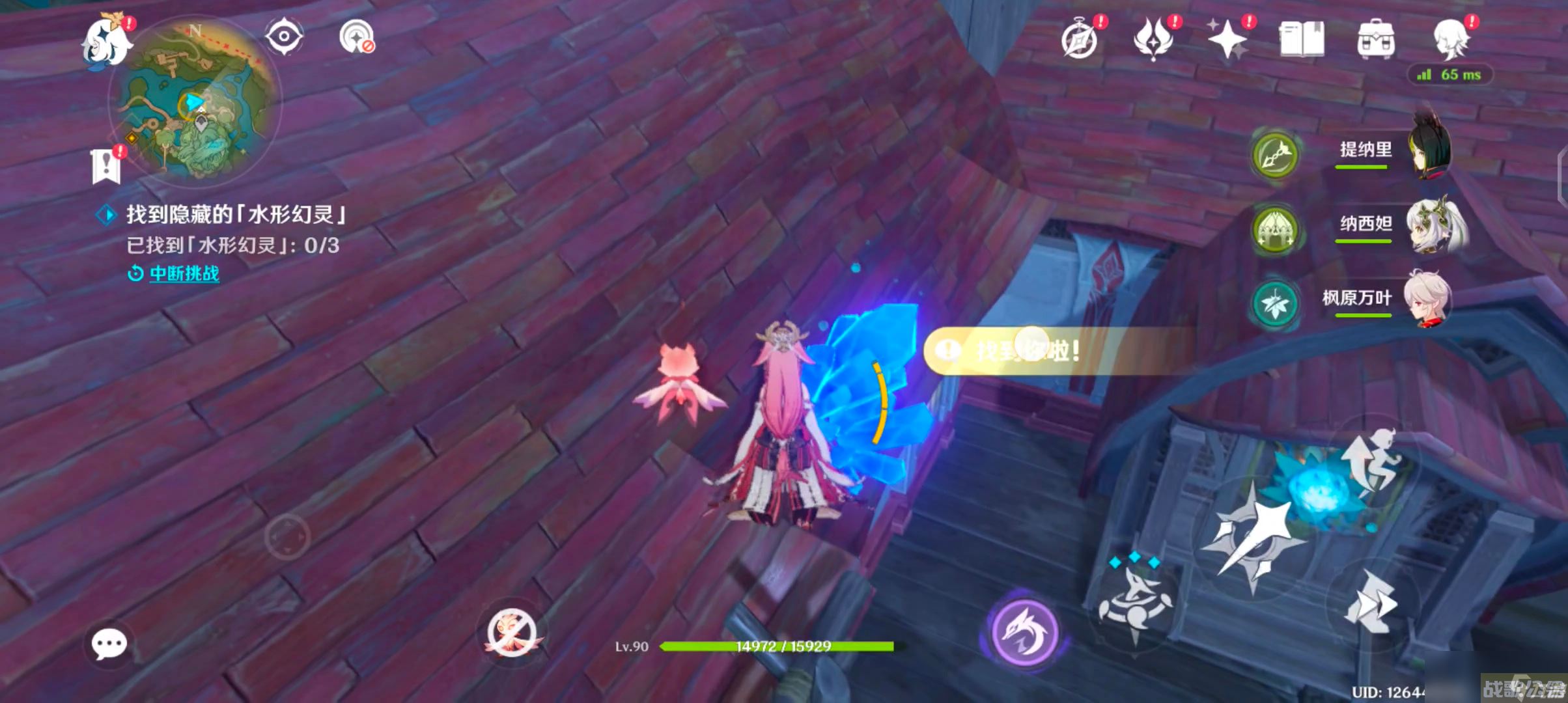Open the character screen head icon

click(x=1451, y=40)
